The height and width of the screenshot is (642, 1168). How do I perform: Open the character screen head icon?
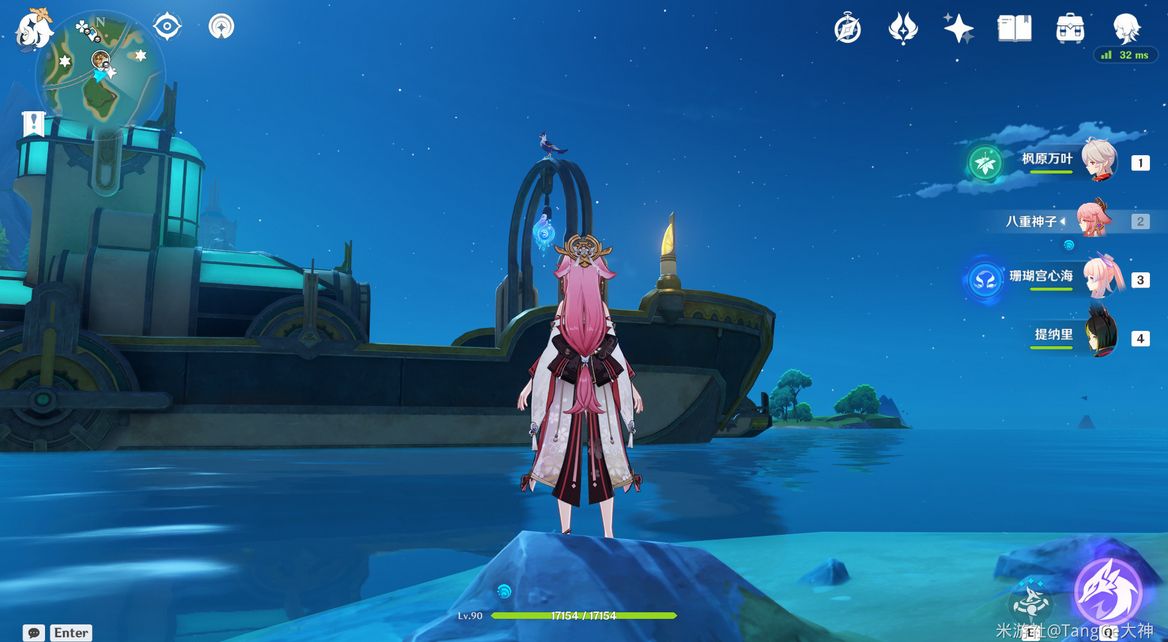1127,27
